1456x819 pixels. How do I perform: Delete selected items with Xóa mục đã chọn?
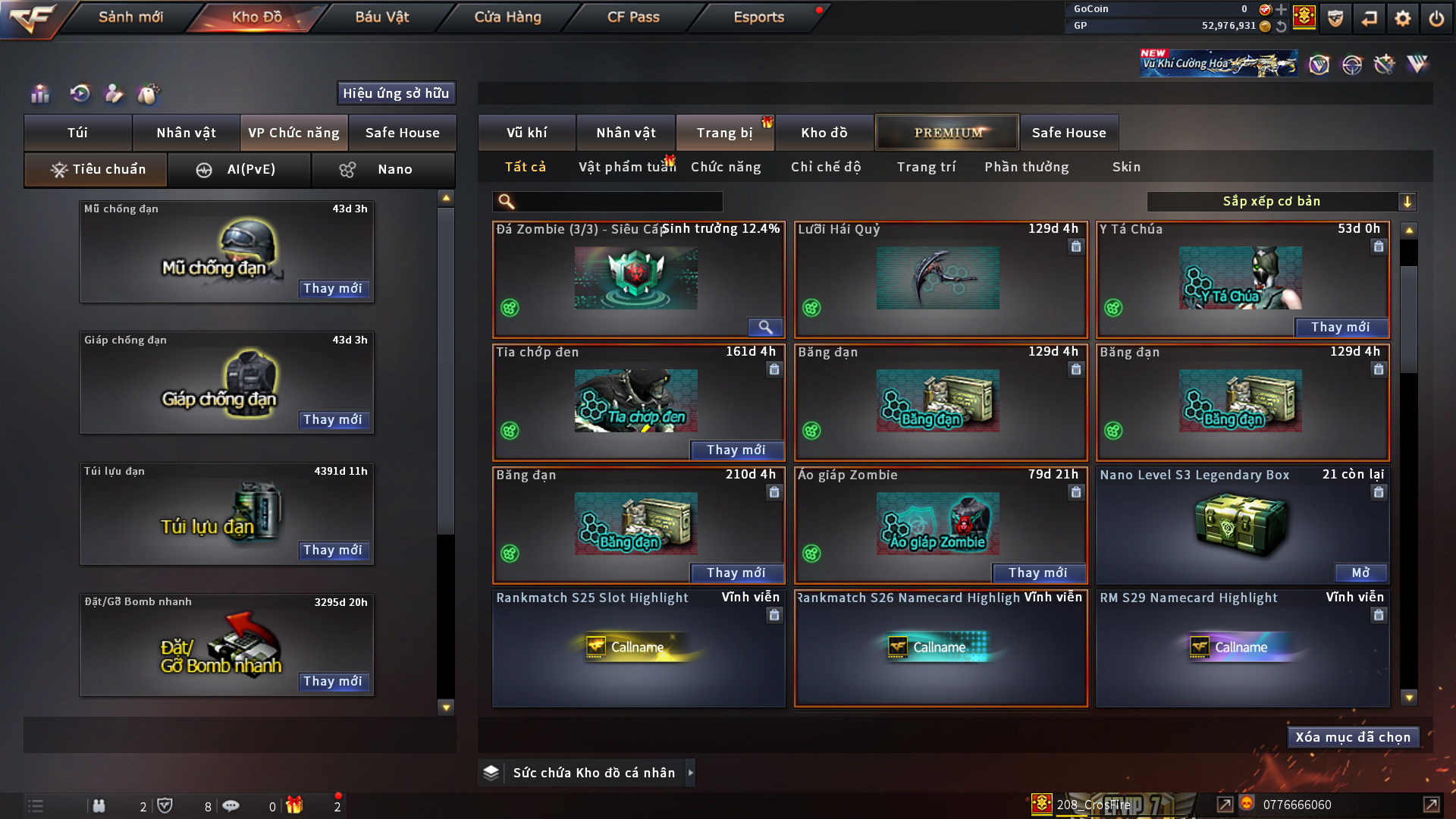1353,737
